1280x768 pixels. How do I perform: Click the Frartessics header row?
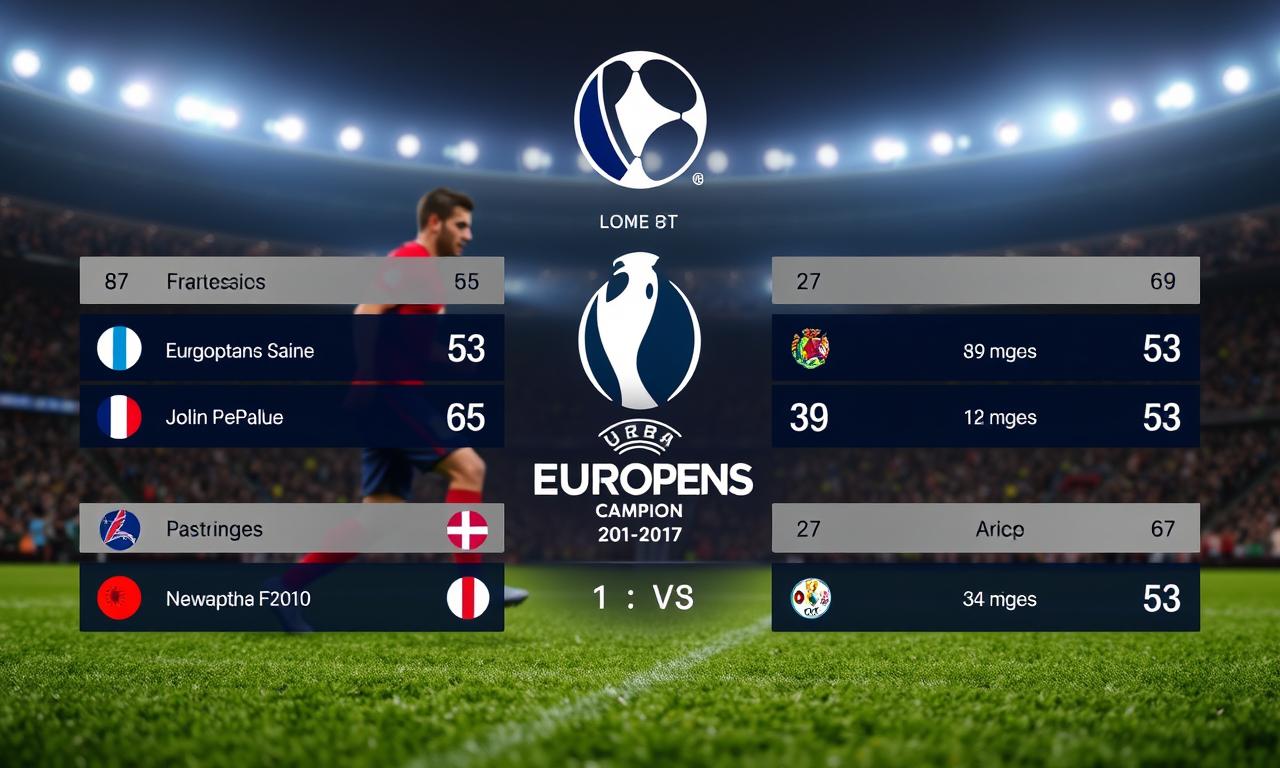(291, 281)
